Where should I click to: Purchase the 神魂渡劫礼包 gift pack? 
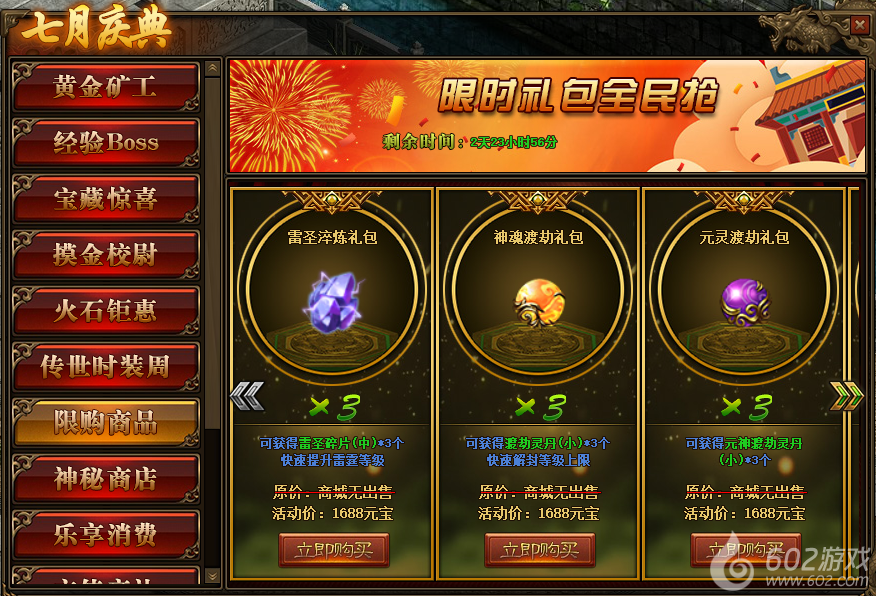[x=540, y=550]
